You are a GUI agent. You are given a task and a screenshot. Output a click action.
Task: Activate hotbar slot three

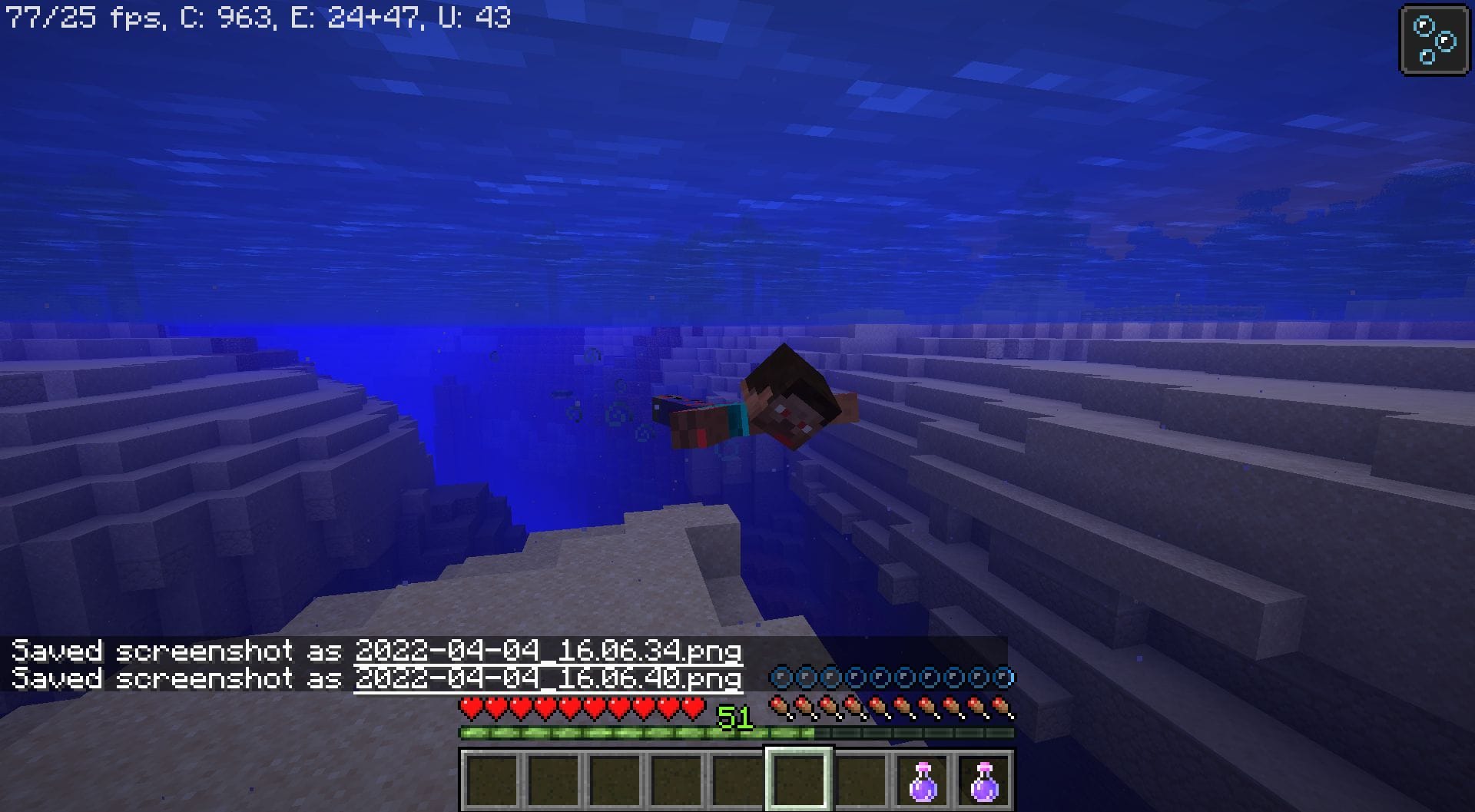point(613,778)
